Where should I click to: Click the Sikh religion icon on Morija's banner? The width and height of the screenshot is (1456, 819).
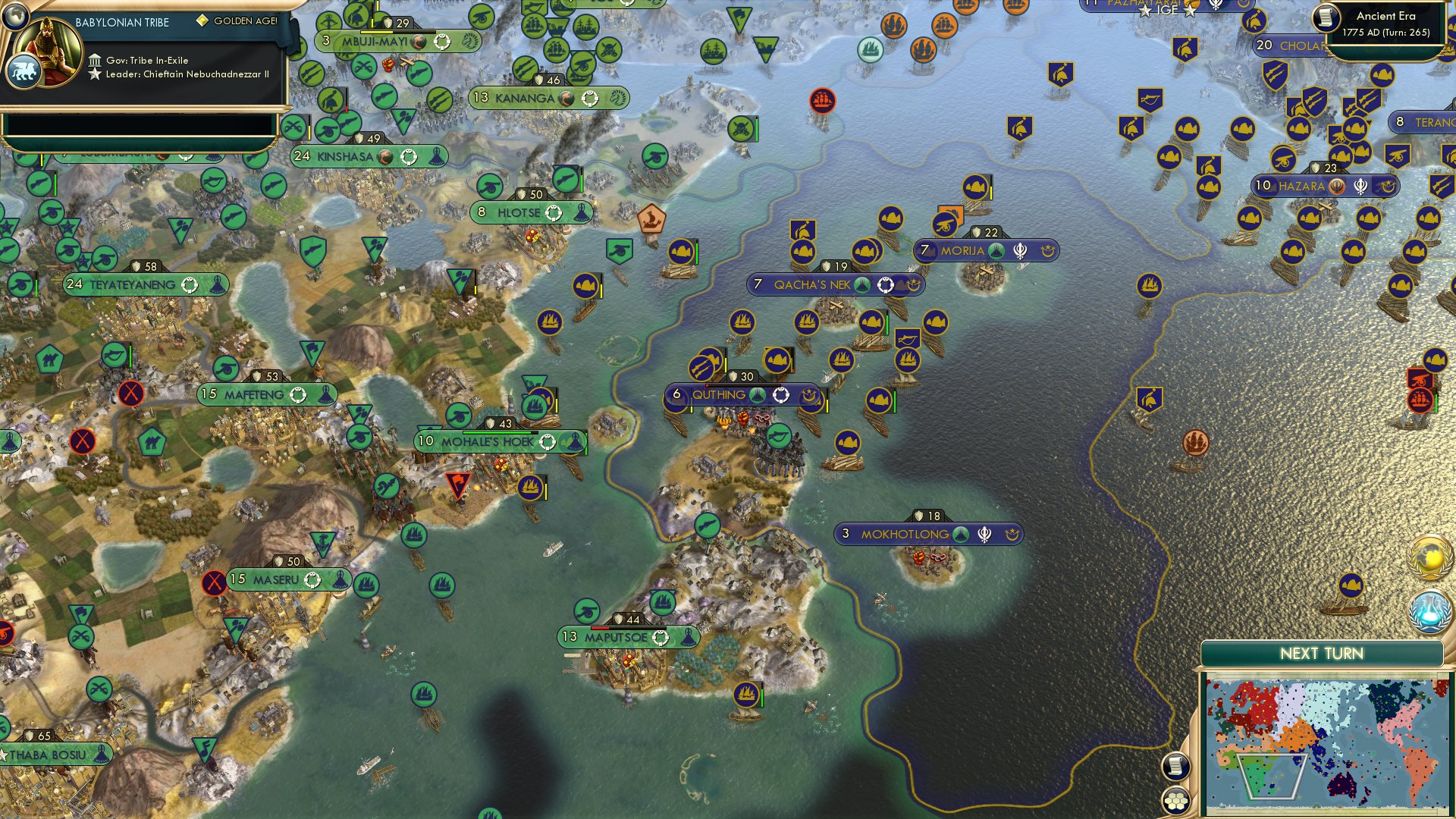click(x=1020, y=250)
